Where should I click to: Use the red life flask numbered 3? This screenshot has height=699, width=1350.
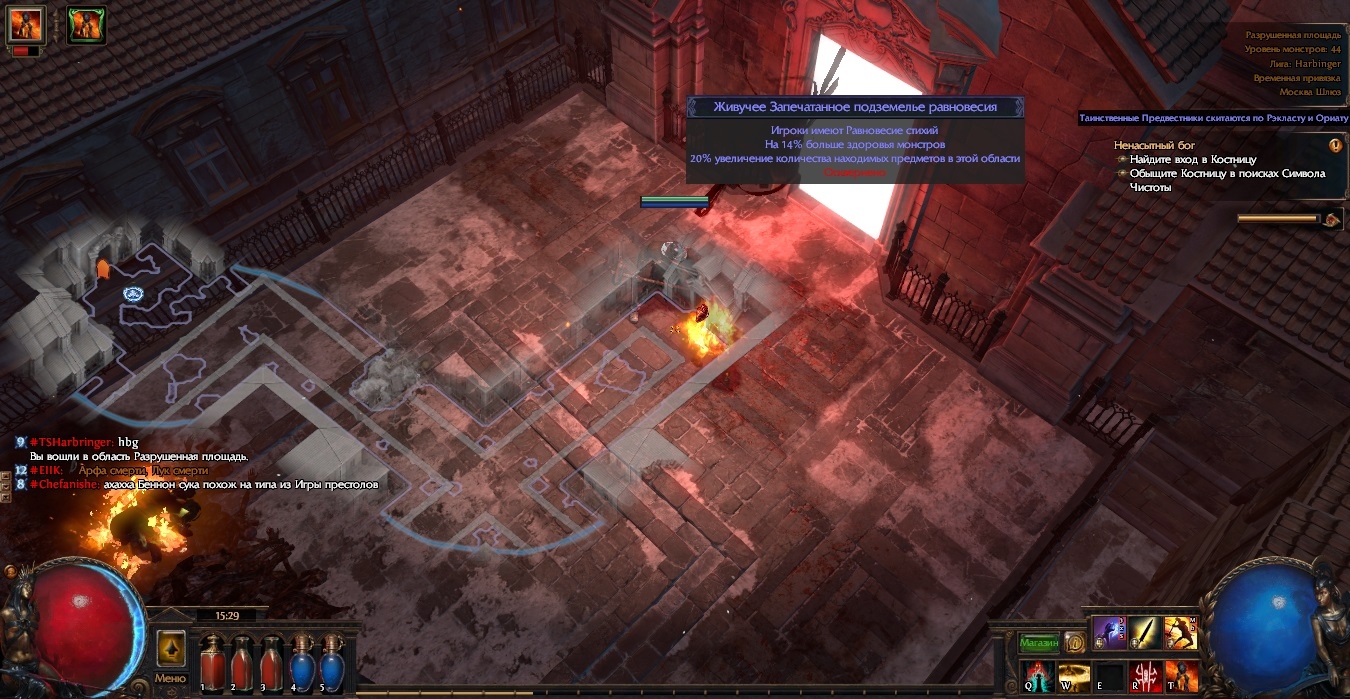tap(271, 661)
